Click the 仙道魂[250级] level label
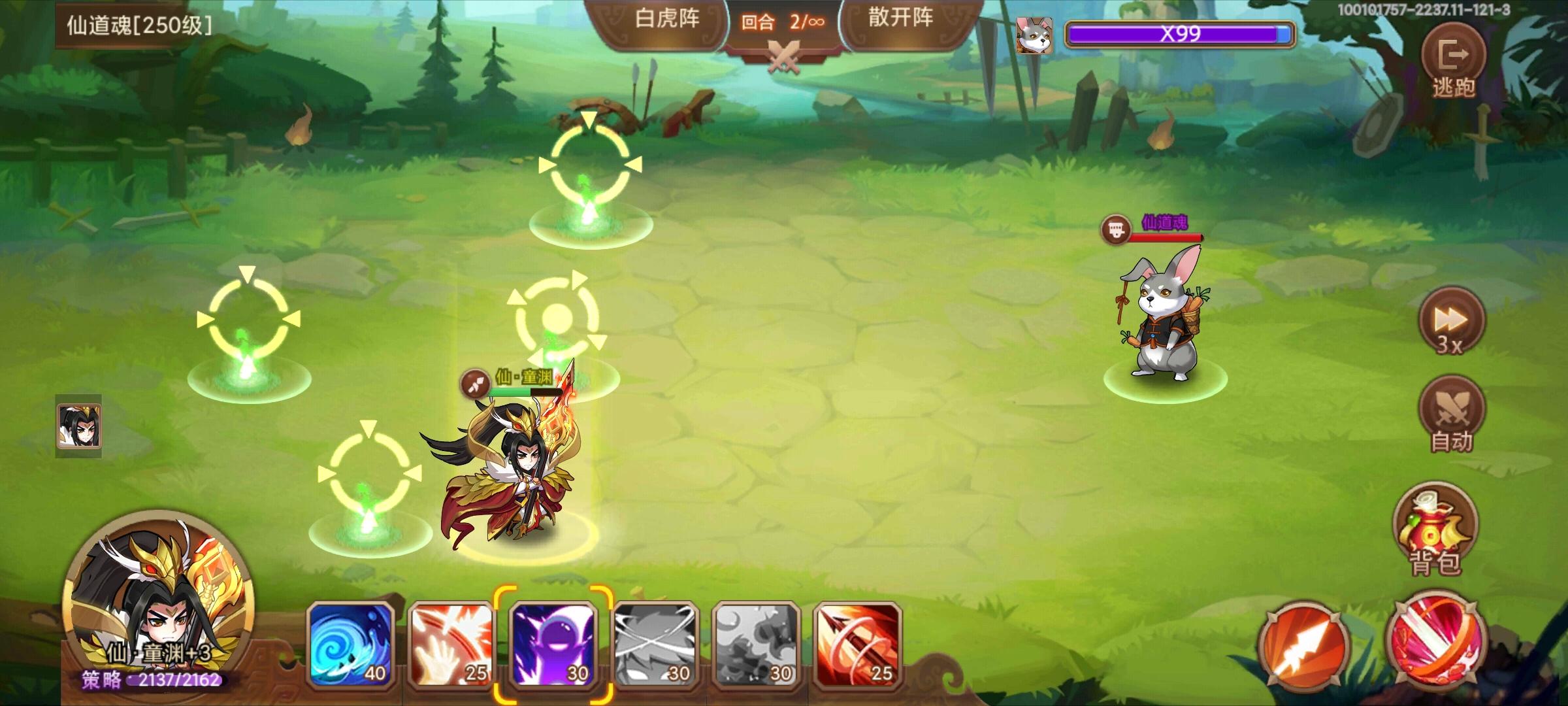1568x706 pixels. (138, 24)
